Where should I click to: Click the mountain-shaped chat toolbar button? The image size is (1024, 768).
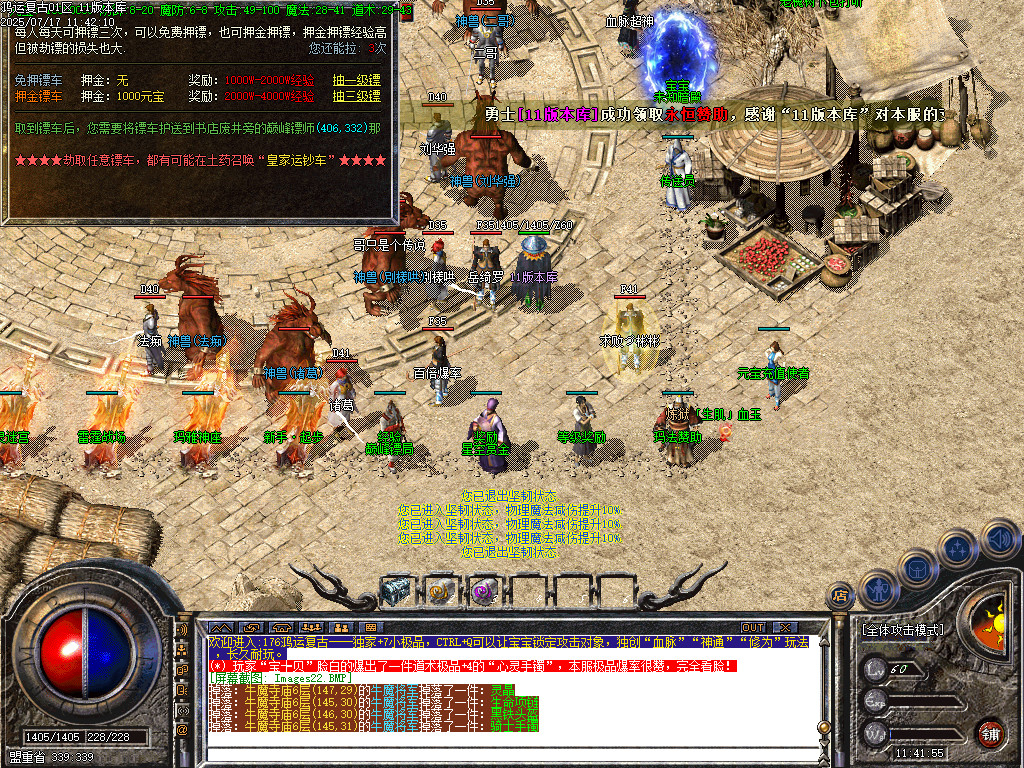coord(221,627)
